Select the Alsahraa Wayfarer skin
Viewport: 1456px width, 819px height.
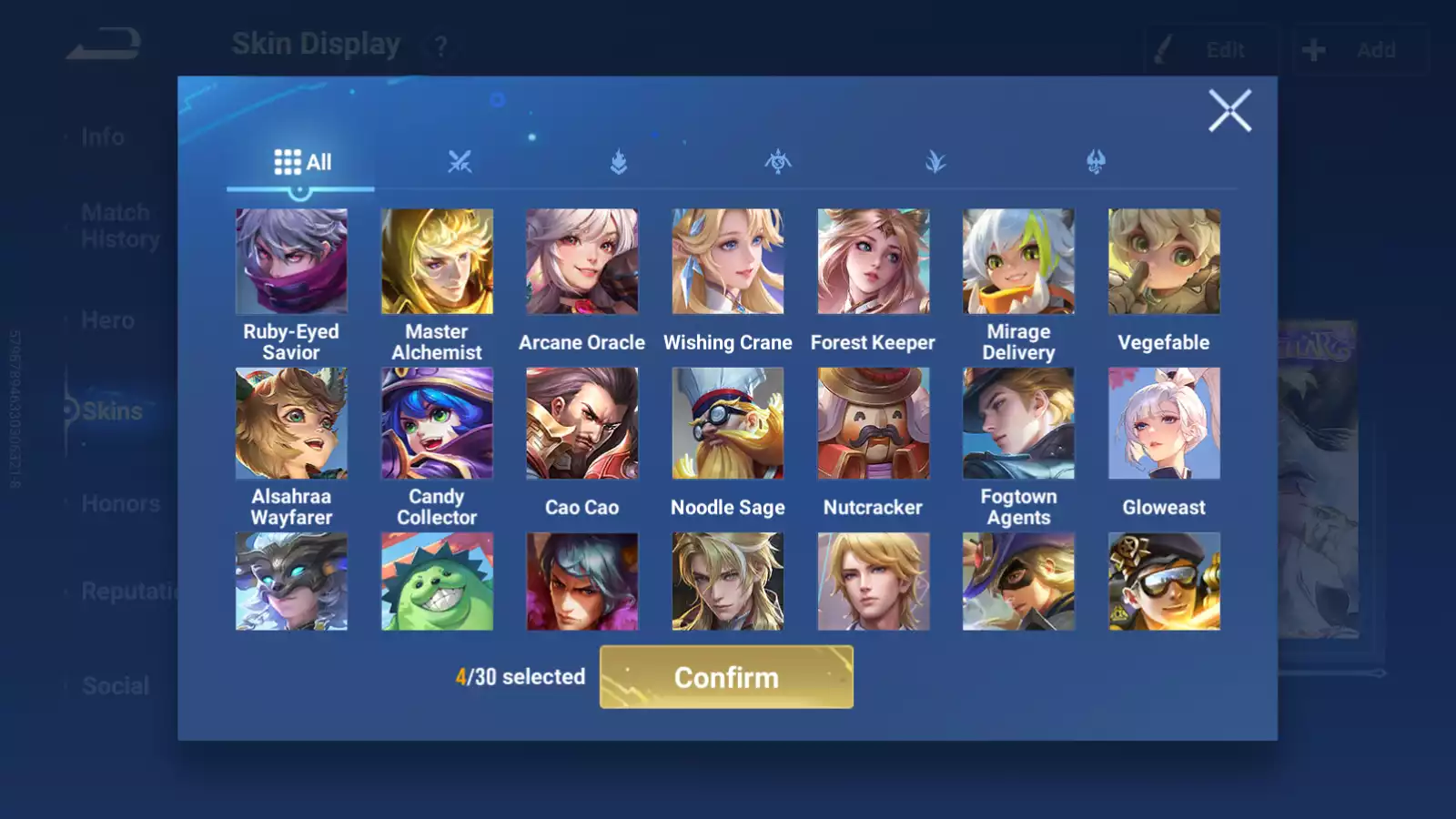pyautogui.click(x=291, y=423)
